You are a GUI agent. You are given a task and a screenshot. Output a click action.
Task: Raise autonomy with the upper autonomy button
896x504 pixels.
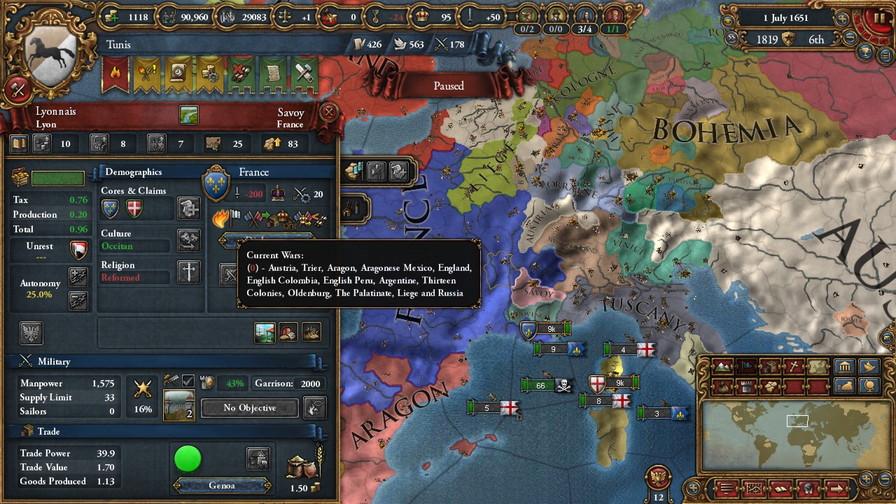pyautogui.click(x=78, y=276)
